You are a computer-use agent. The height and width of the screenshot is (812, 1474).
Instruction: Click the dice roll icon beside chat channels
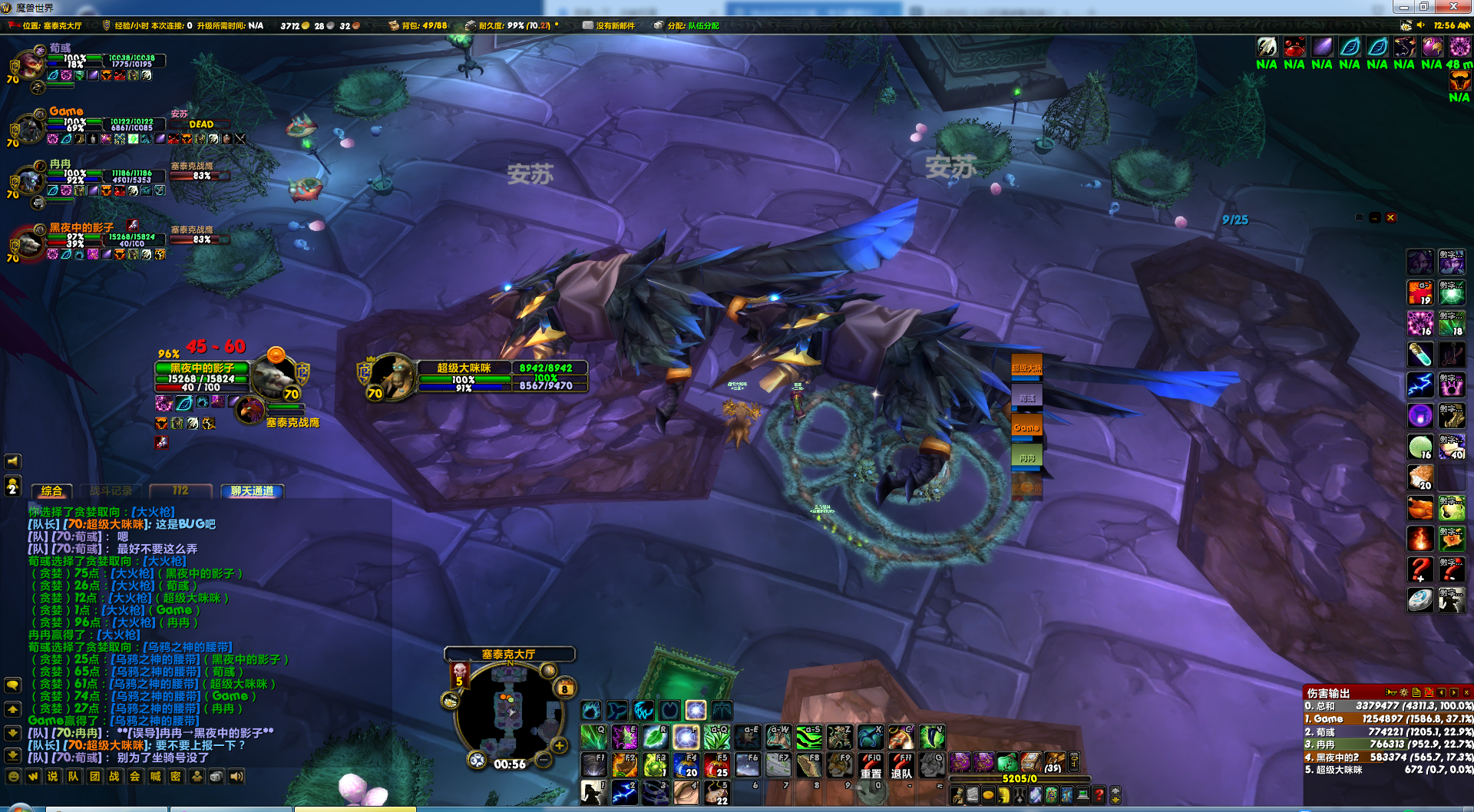point(217,777)
